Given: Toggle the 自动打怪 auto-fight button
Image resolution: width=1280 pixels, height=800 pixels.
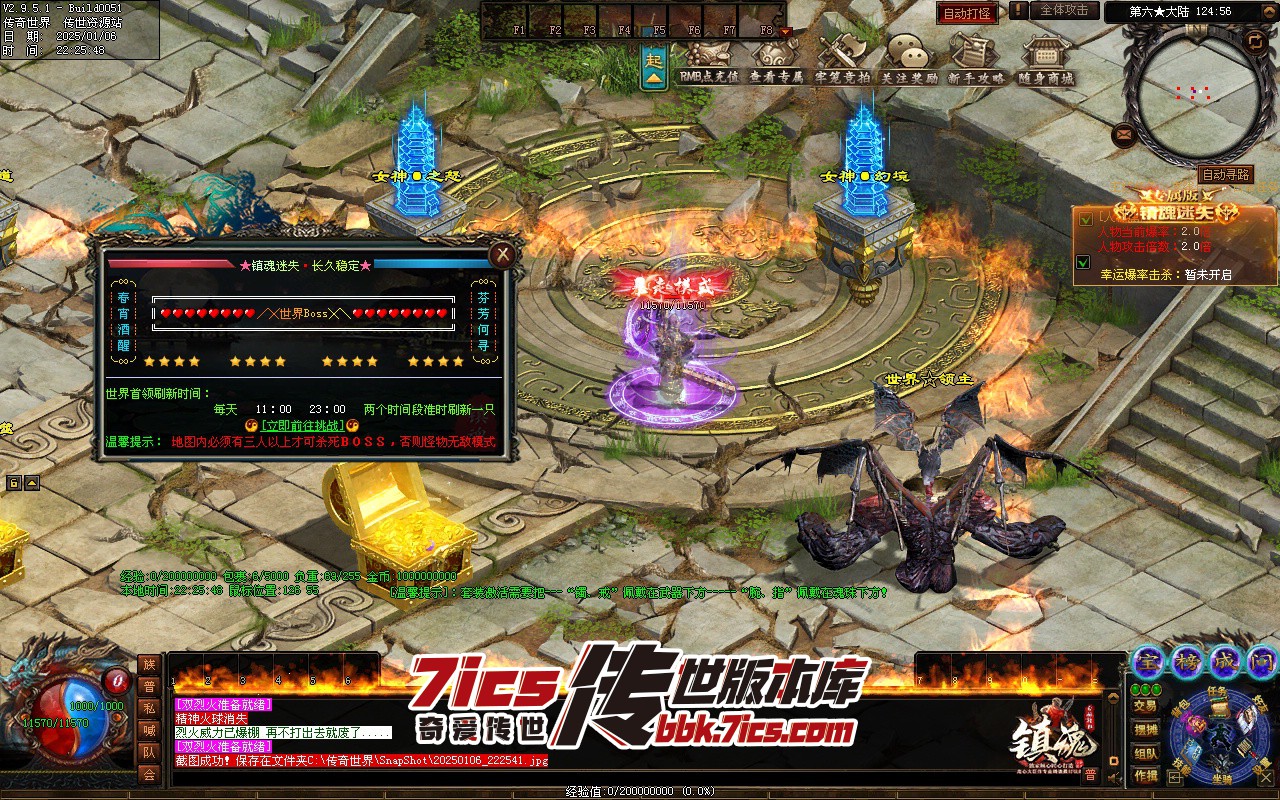Looking at the screenshot, I should point(966,14).
